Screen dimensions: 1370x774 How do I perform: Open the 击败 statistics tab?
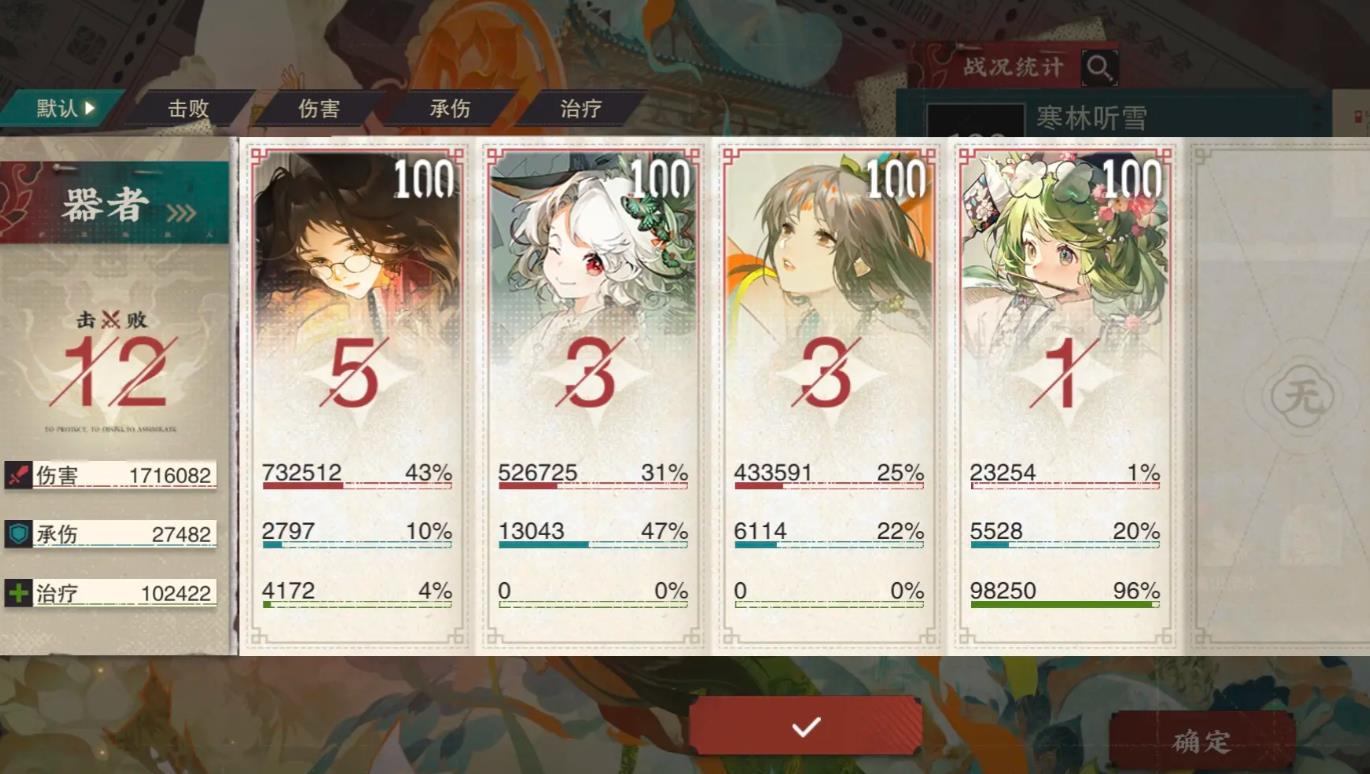click(189, 109)
